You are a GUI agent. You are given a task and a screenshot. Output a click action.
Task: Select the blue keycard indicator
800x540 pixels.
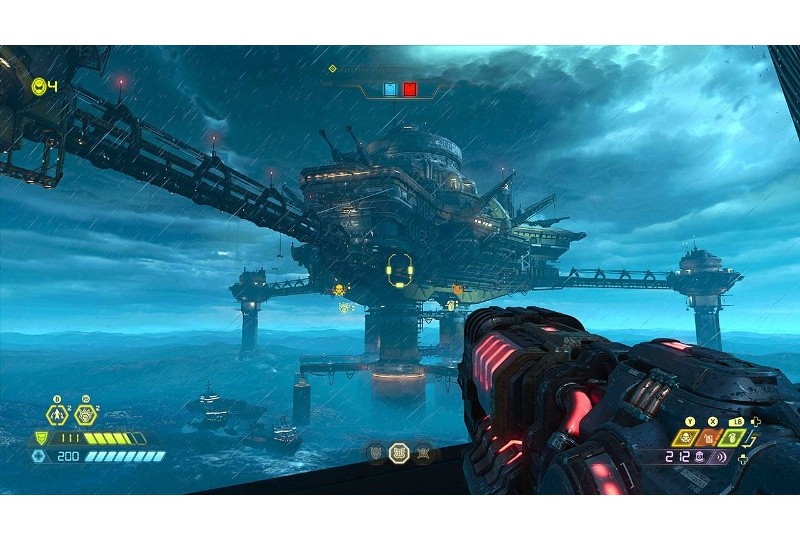[x=390, y=90]
